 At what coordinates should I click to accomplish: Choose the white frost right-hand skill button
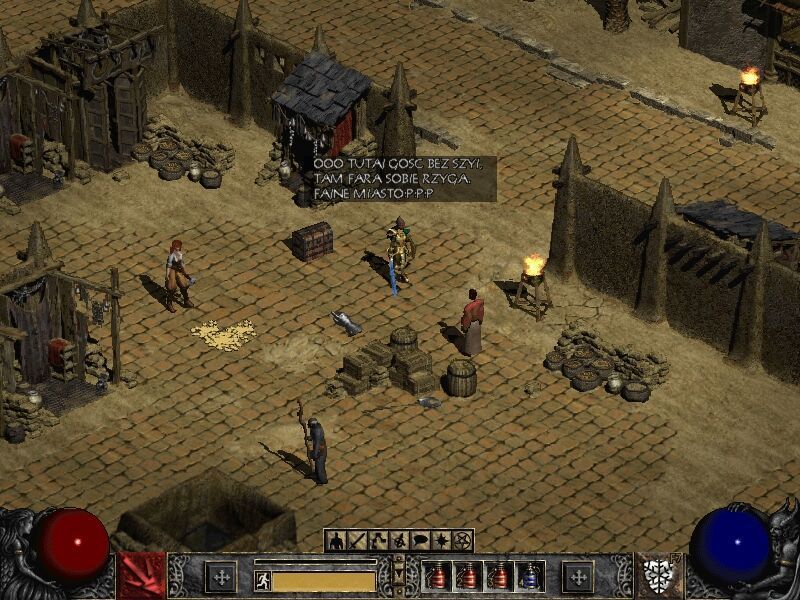[657, 576]
